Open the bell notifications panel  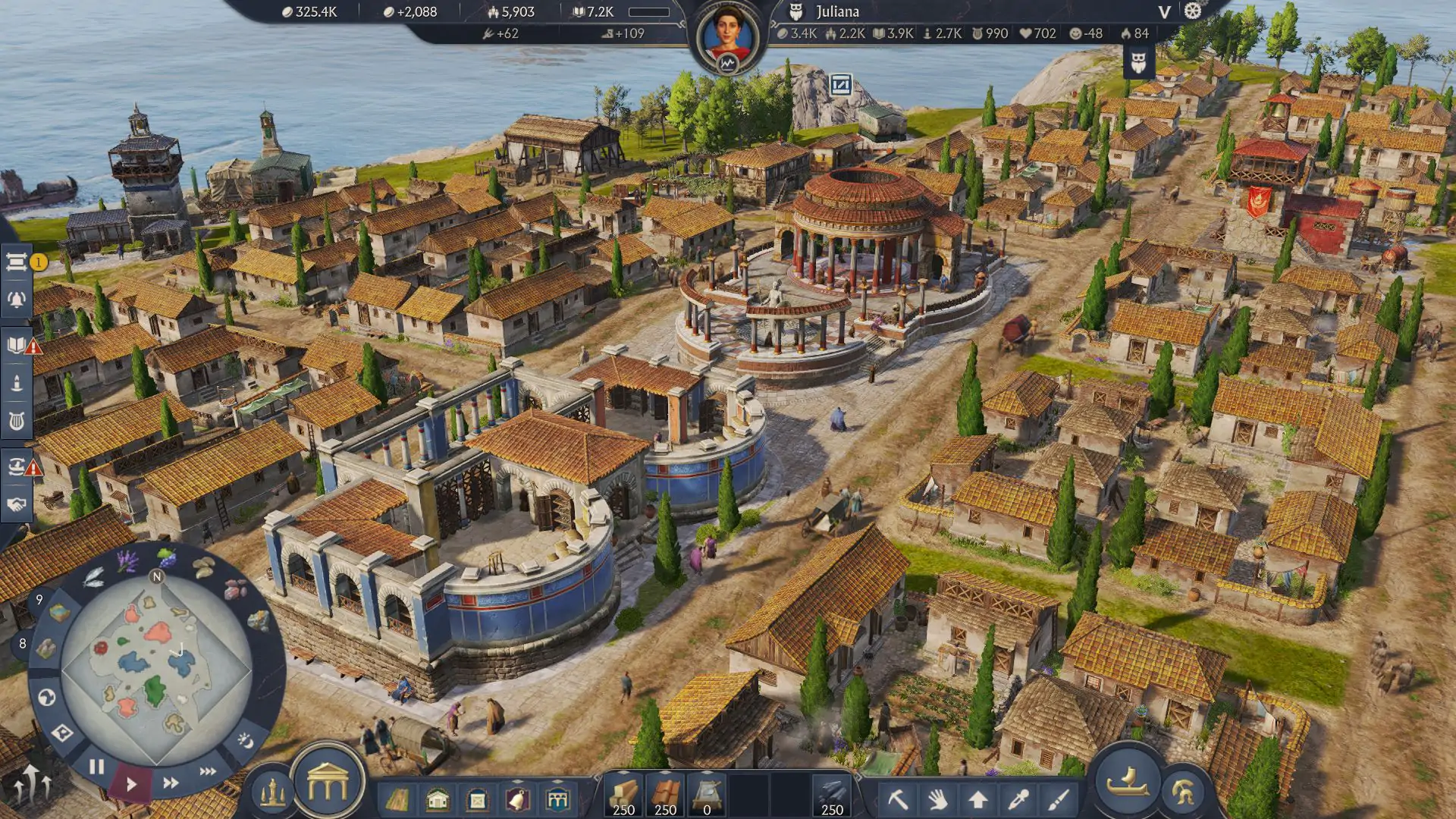tap(16, 300)
